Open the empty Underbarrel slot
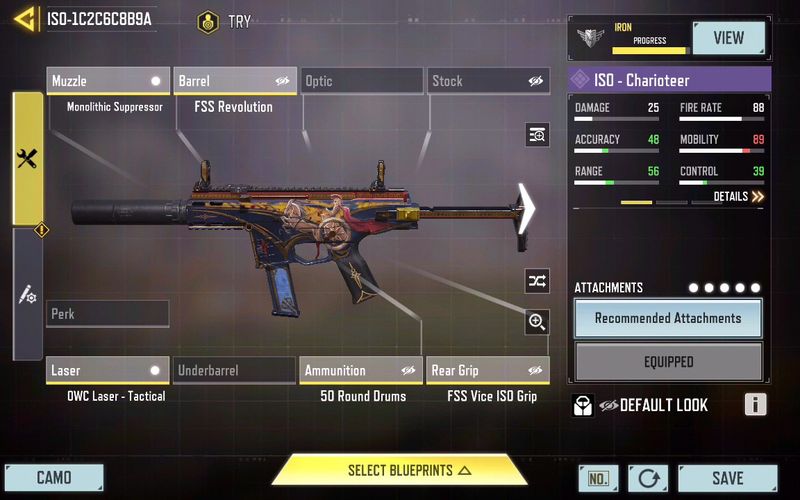The width and height of the screenshot is (800, 500). (x=235, y=371)
